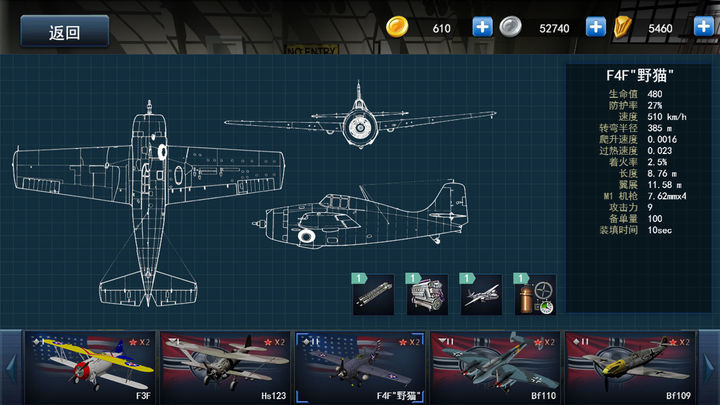Go back with the 返回 button
The width and height of the screenshot is (720, 405).
(x=65, y=31)
